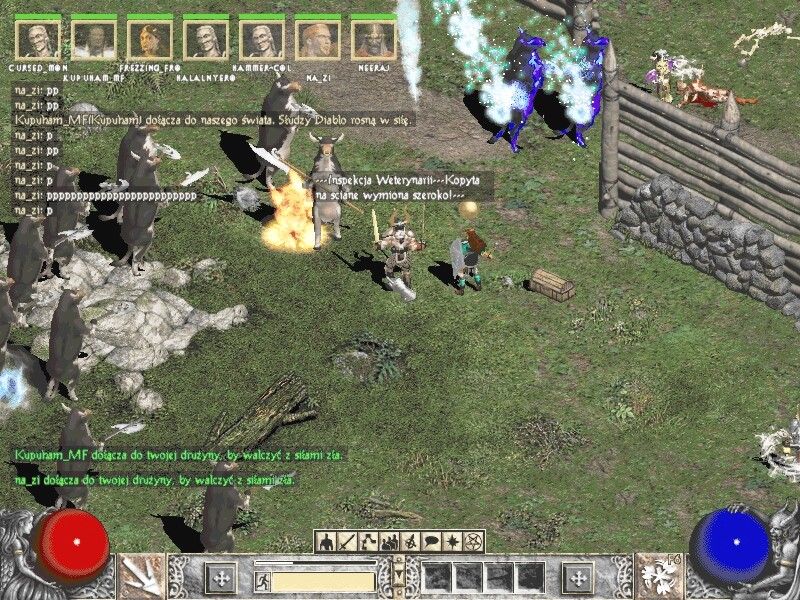Select NEERAJ party portrait
This screenshot has height=600, width=800.
(x=373, y=40)
